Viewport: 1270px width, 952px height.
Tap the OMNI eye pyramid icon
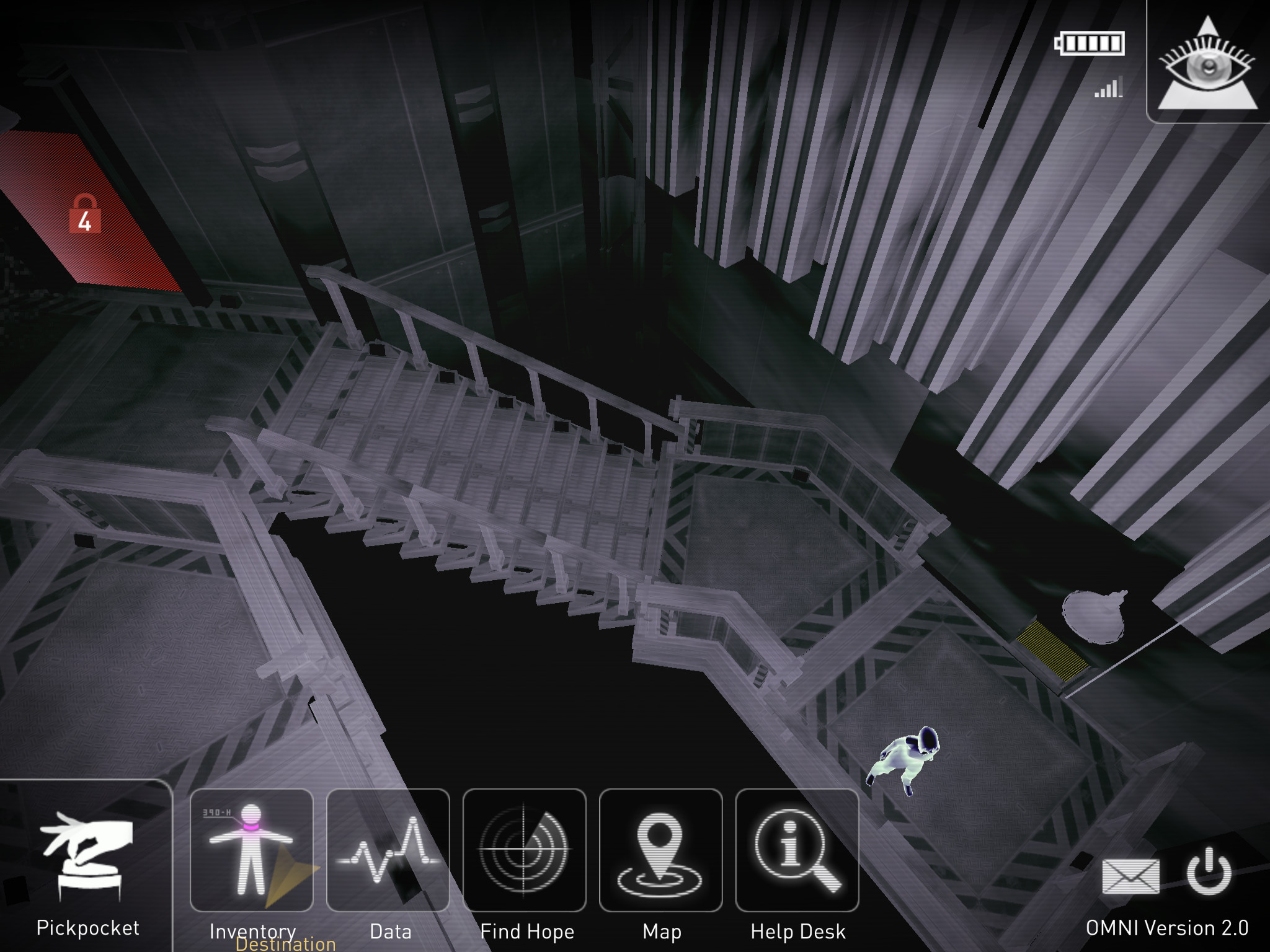click(x=1207, y=65)
